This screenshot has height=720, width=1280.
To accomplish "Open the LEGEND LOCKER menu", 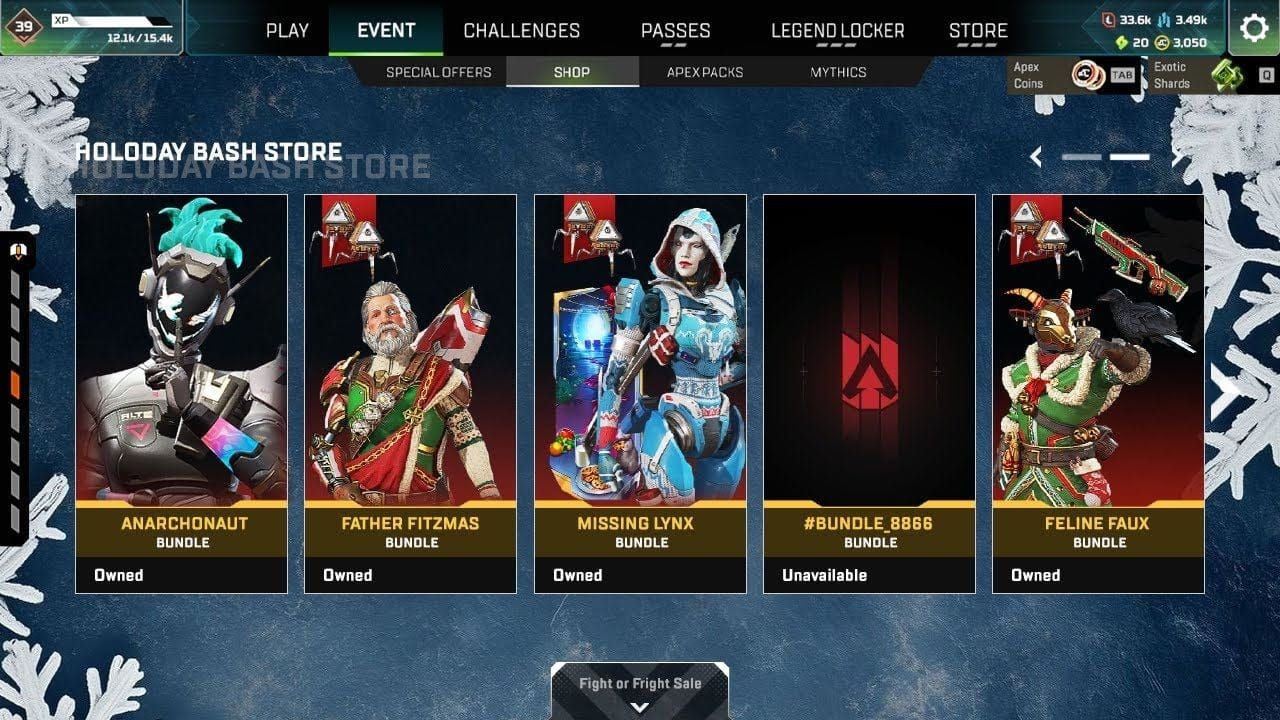I will pyautogui.click(x=836, y=31).
